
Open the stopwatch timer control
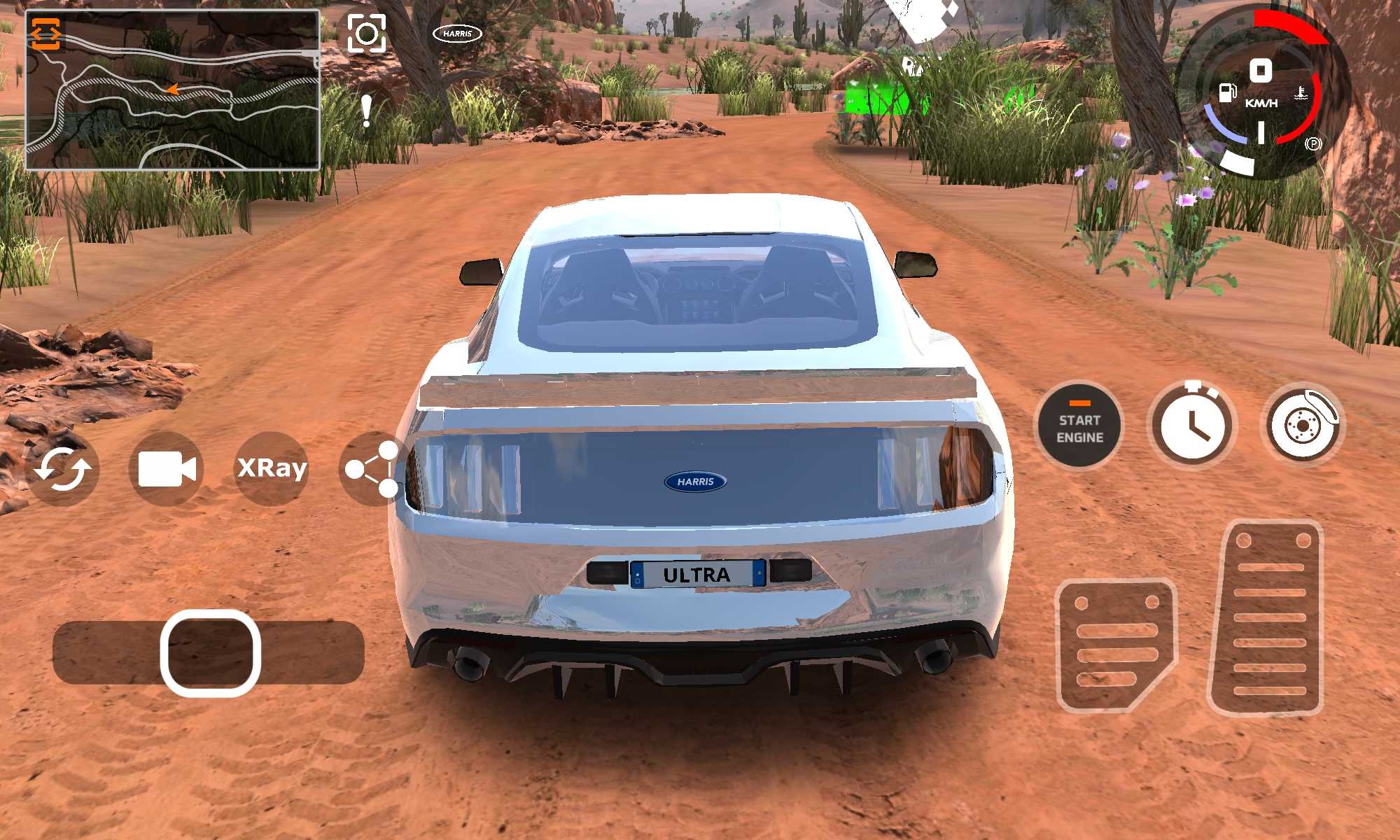click(x=1192, y=426)
